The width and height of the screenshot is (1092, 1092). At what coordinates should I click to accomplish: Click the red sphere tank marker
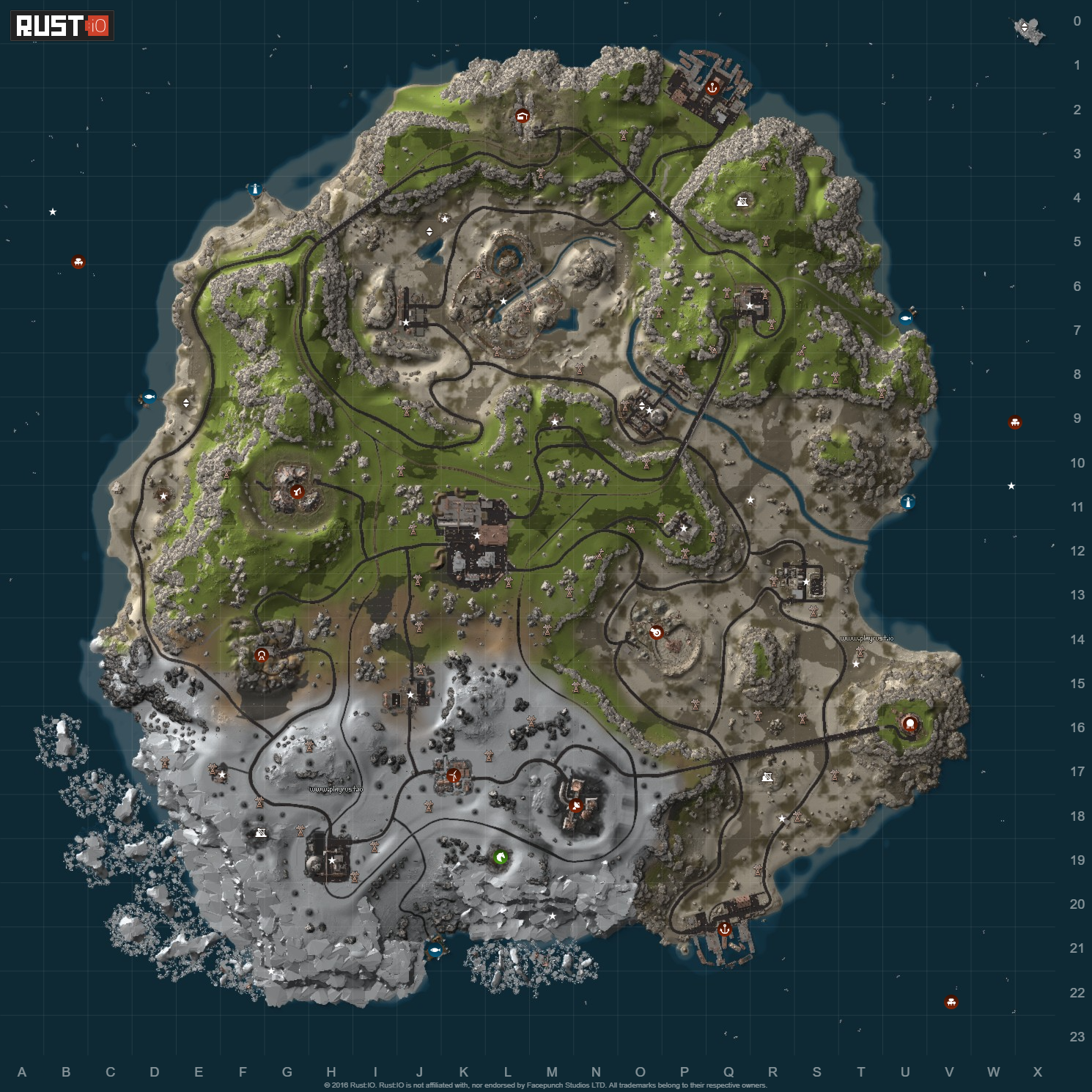(910, 724)
